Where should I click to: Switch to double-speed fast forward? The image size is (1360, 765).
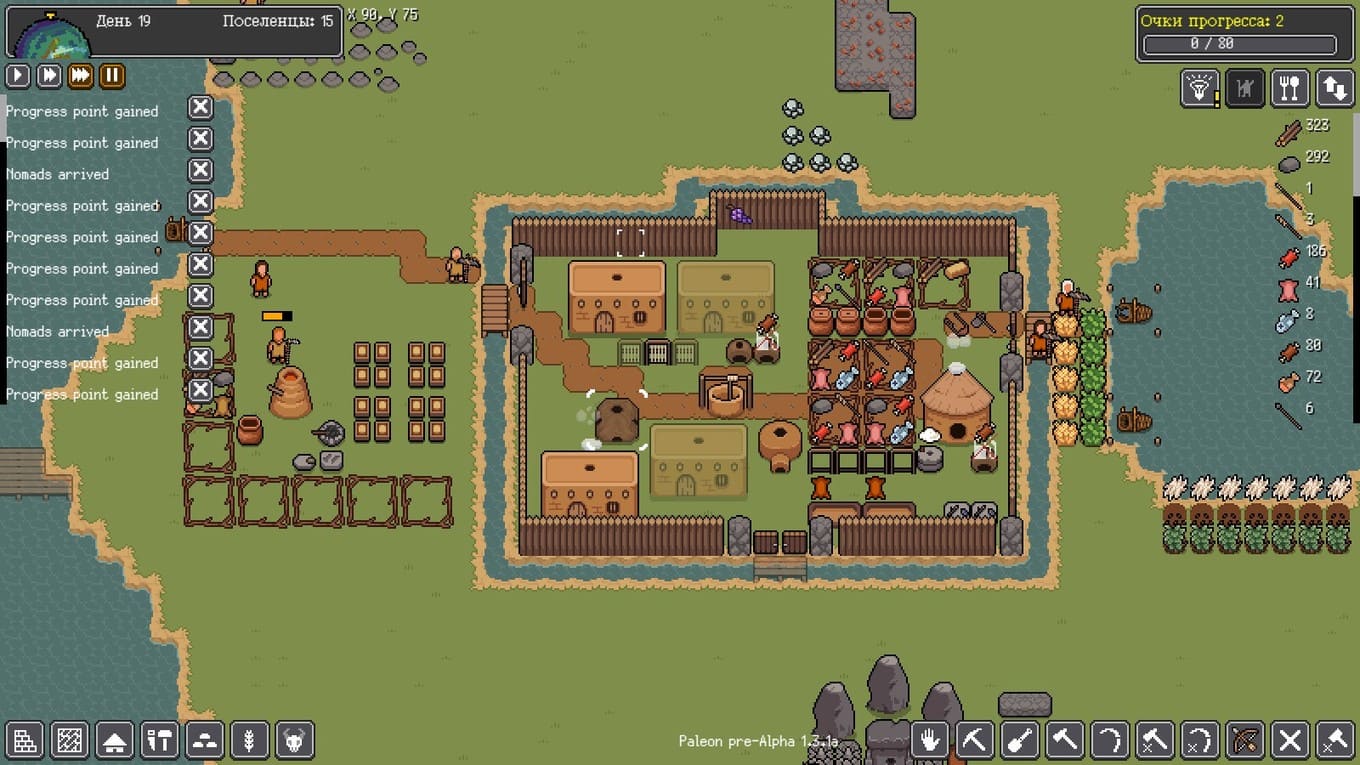49,75
